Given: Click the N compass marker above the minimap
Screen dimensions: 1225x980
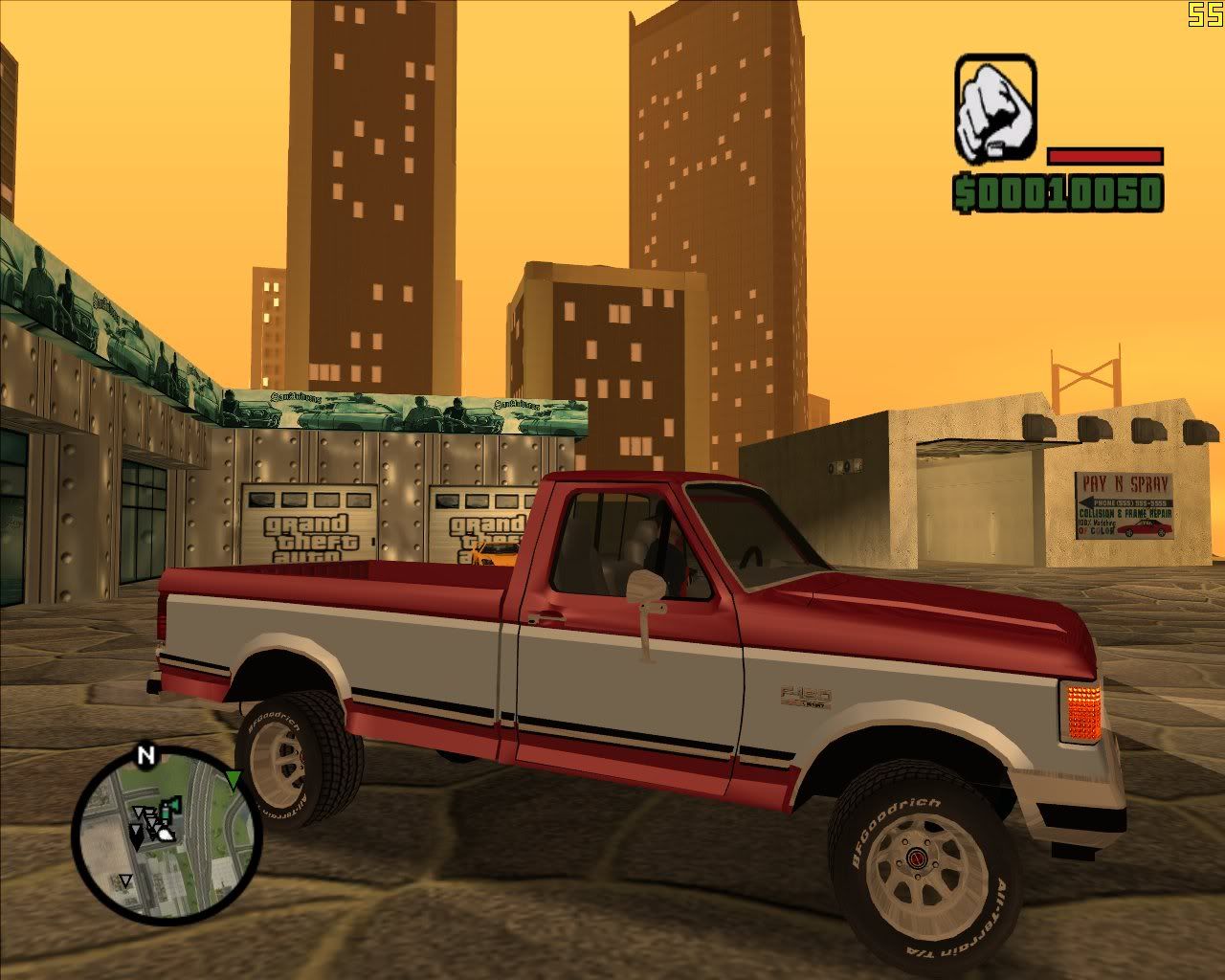Looking at the screenshot, I should (x=146, y=754).
